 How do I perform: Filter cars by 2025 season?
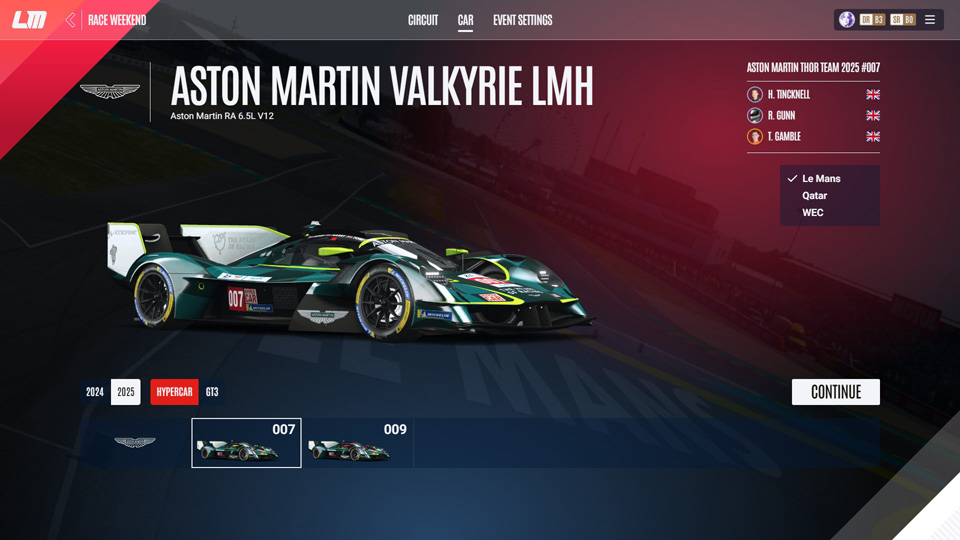pyautogui.click(x=126, y=392)
